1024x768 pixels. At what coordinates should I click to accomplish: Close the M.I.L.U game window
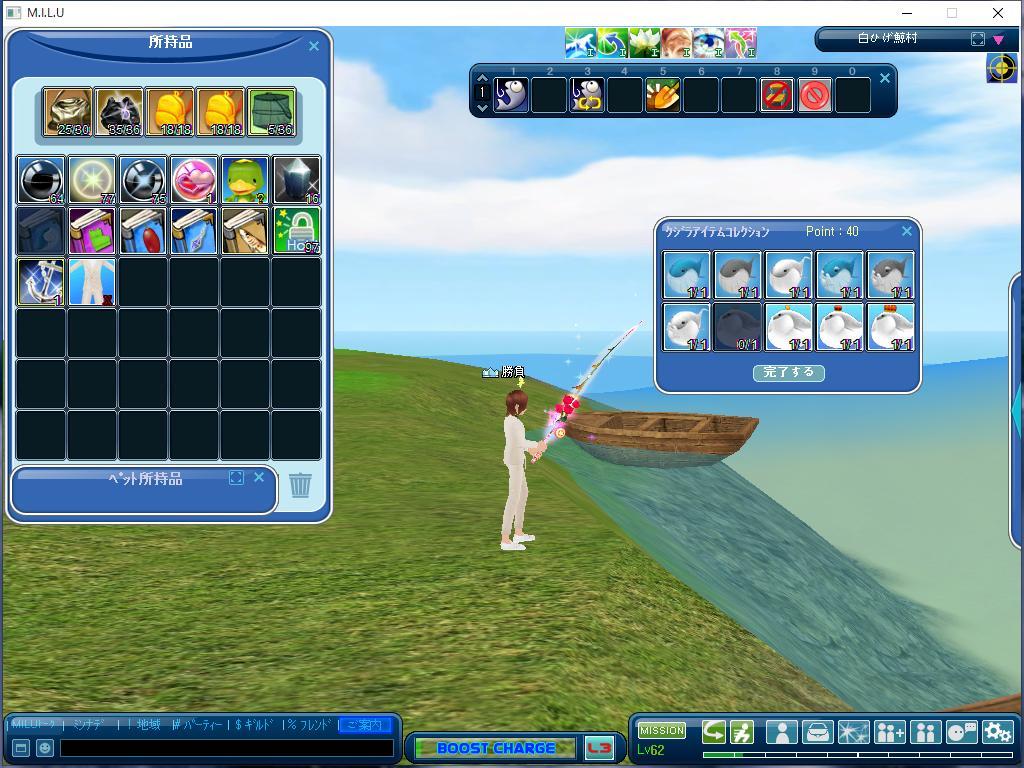point(997,13)
